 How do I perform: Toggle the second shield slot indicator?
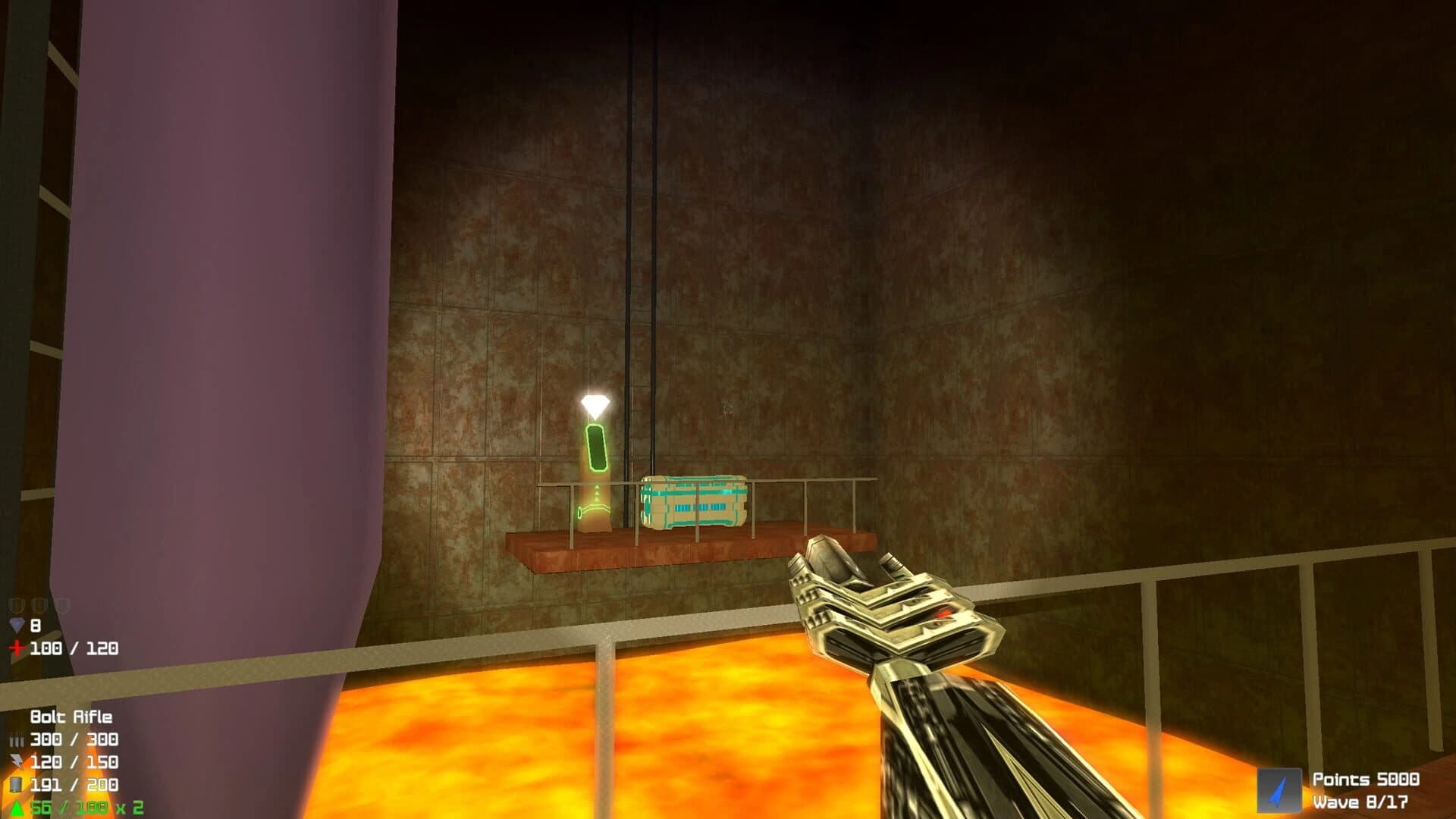39,605
